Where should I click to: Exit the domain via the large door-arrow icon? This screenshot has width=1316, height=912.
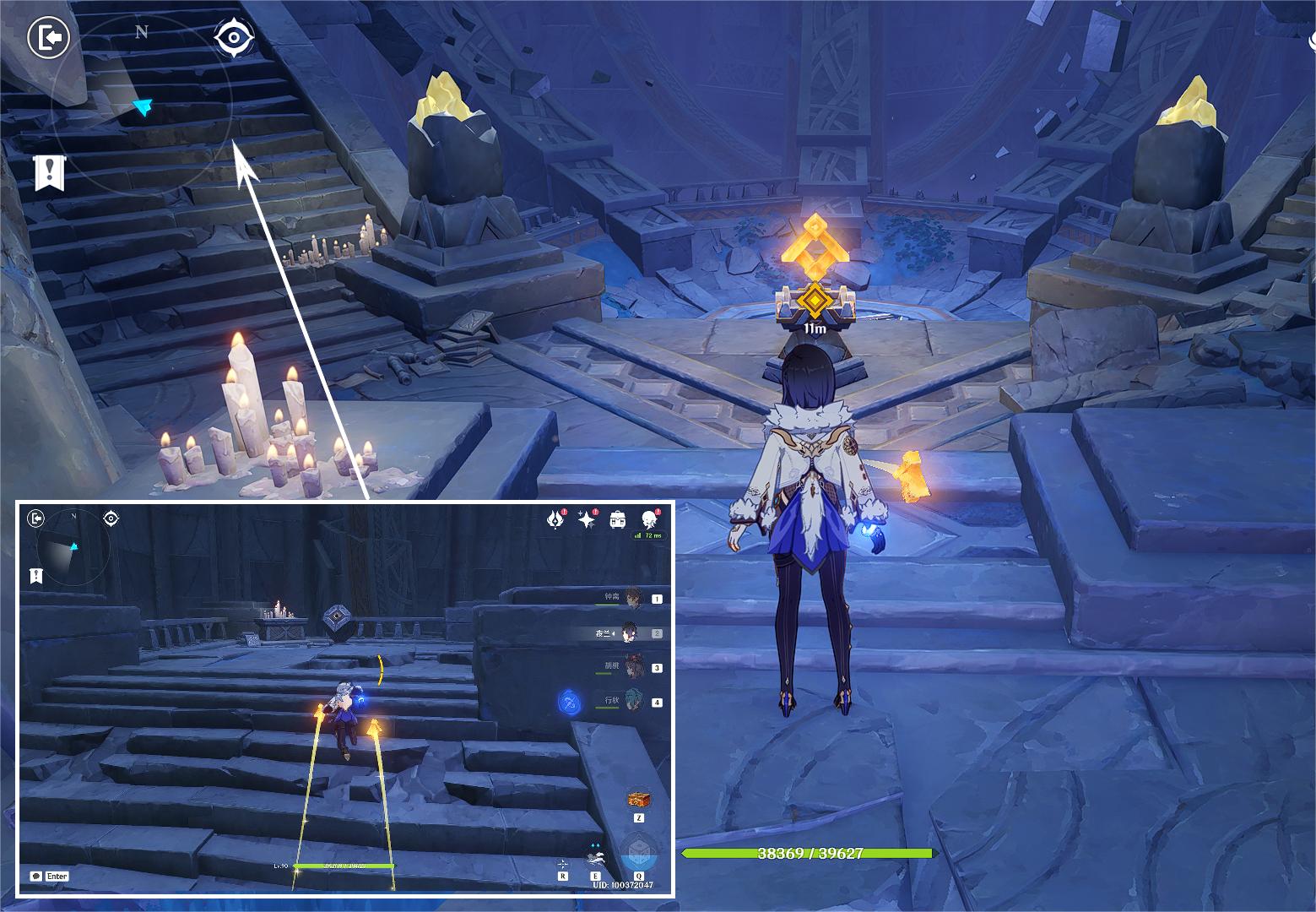47,39
